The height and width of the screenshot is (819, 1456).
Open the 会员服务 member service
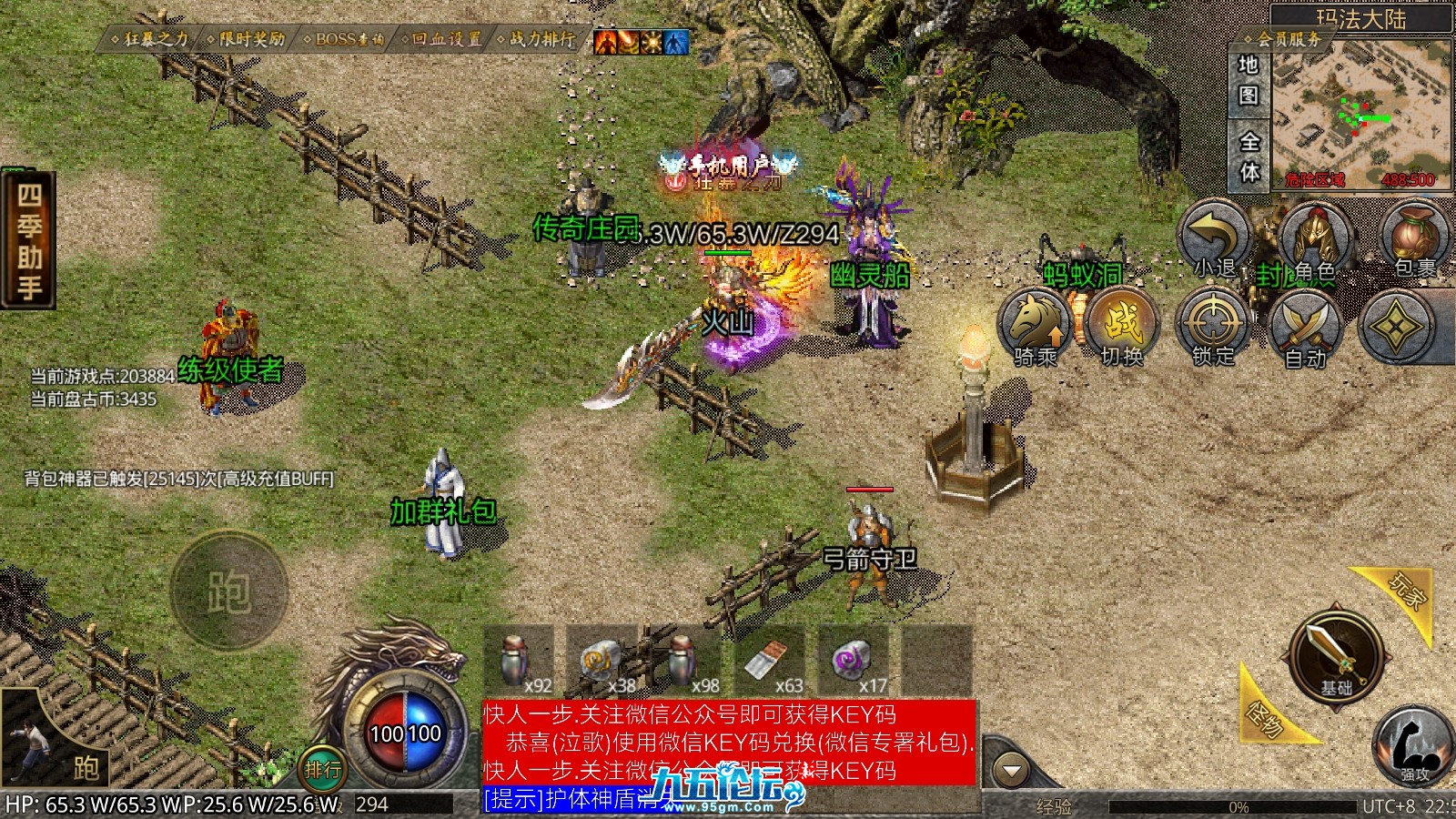pos(1286,39)
